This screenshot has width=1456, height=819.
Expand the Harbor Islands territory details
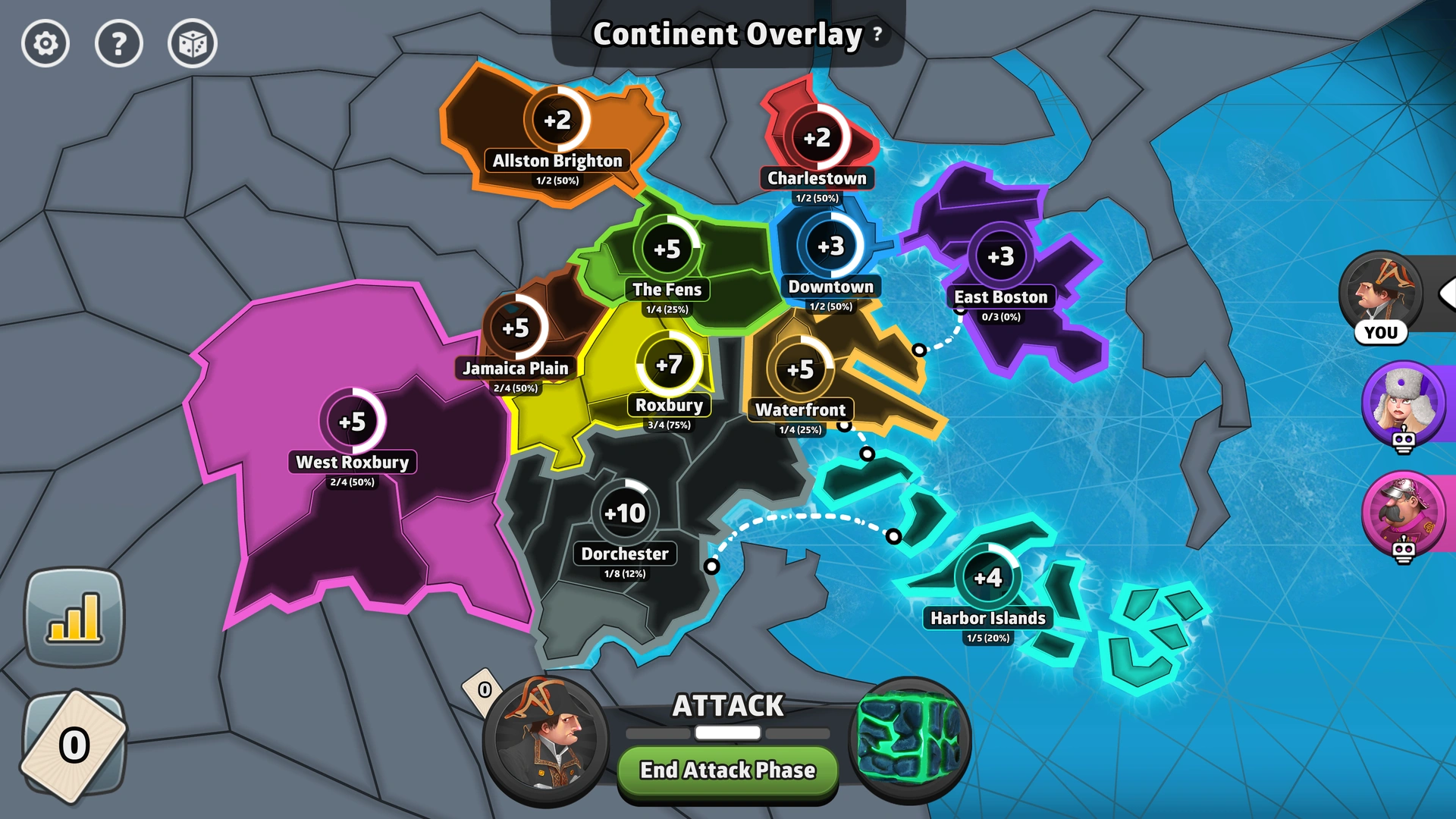point(987,618)
